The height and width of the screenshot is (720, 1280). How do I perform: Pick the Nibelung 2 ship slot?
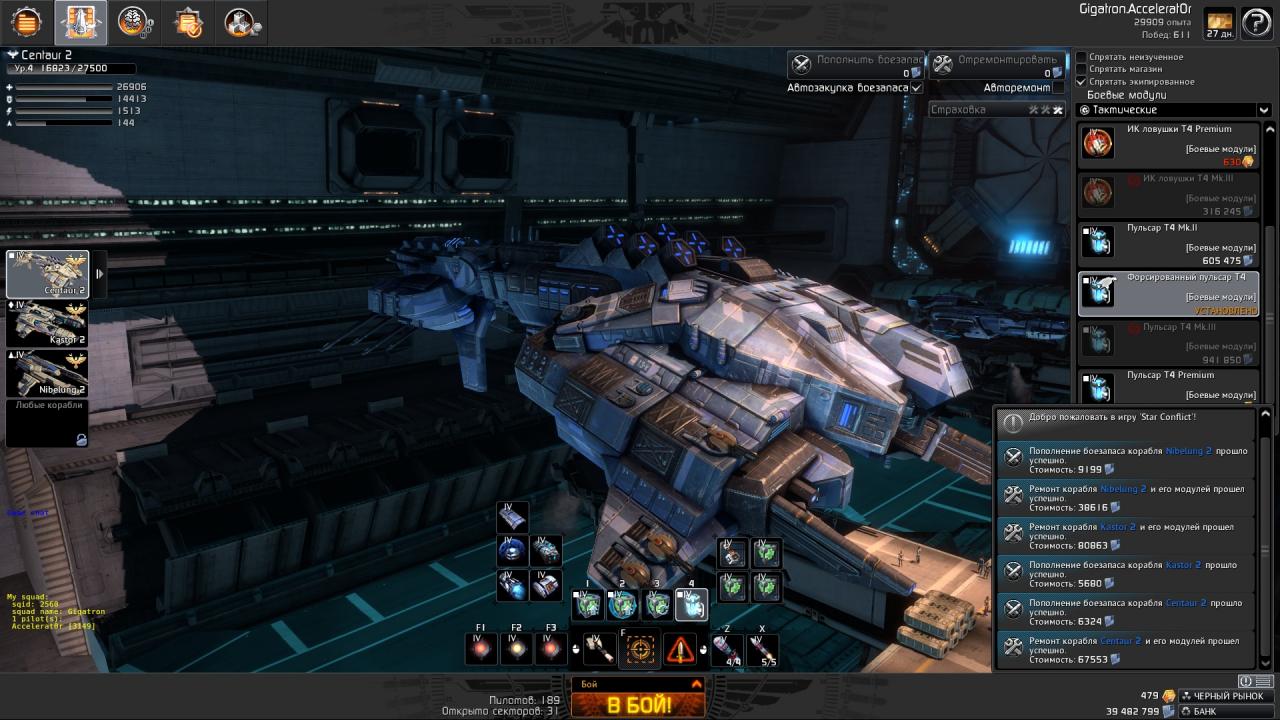48,373
